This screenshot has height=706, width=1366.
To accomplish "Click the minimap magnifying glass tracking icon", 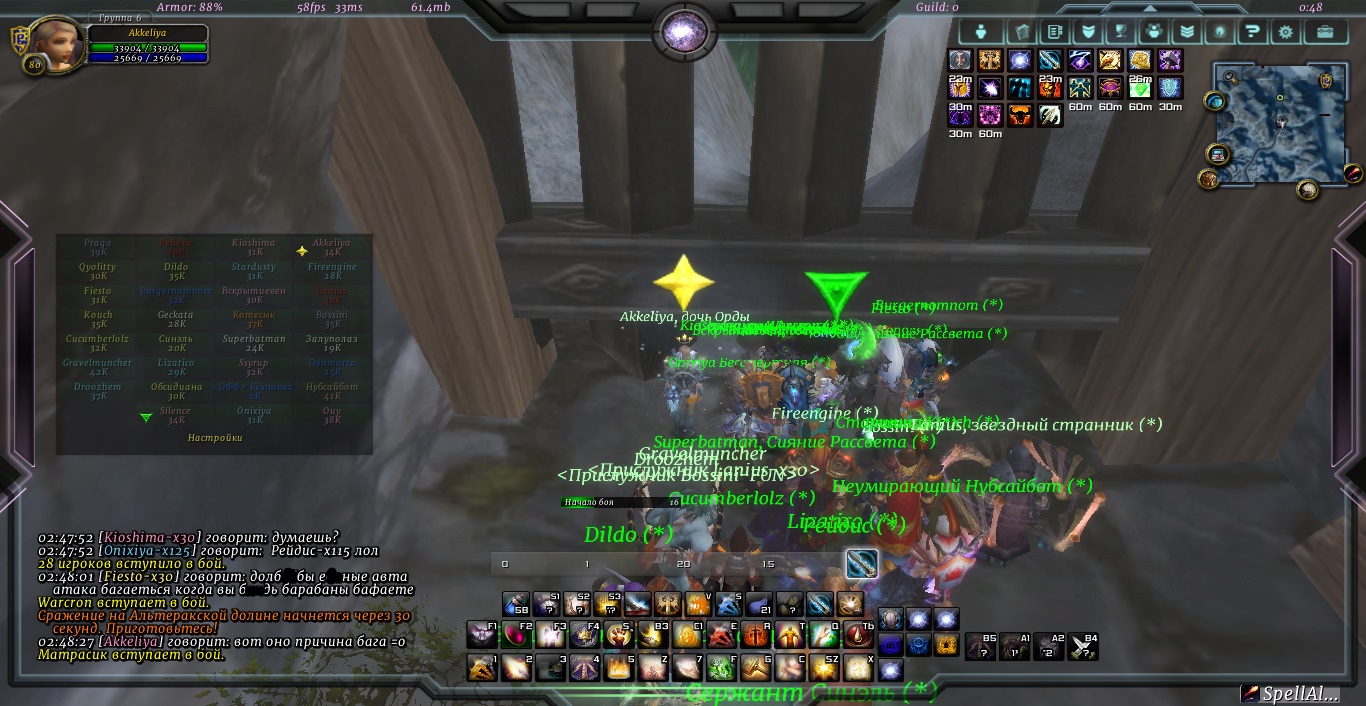I will click(x=1228, y=77).
